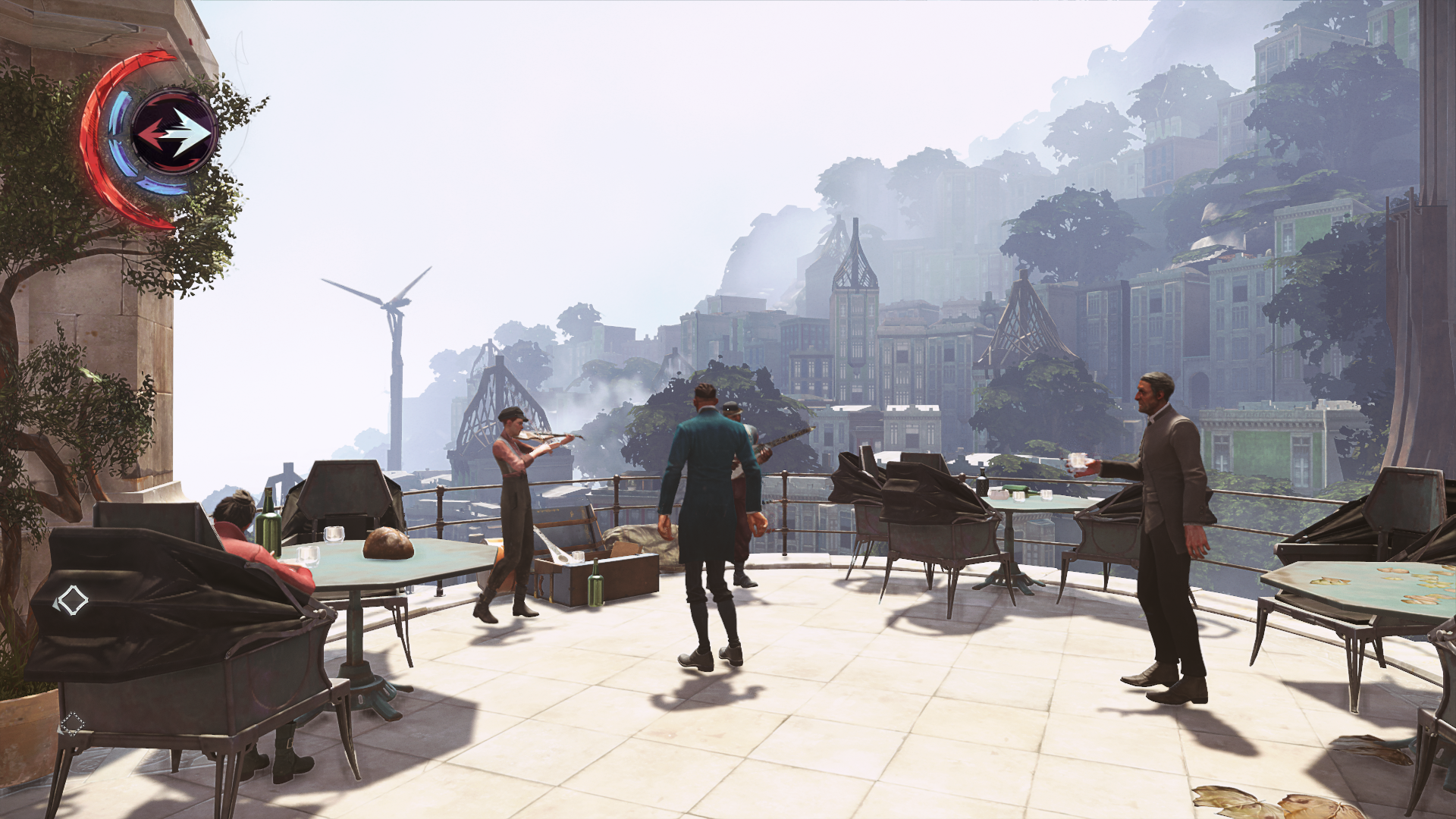
Task: Select the equipped double-arrow power icon
Action: tap(174, 133)
